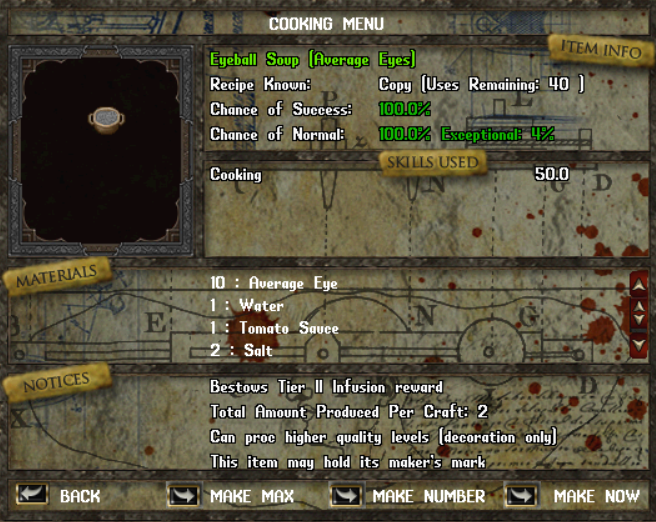This screenshot has width=656, height=522.
Task: Choose the Make Max arrow button
Action: pyautogui.click(x=182, y=495)
